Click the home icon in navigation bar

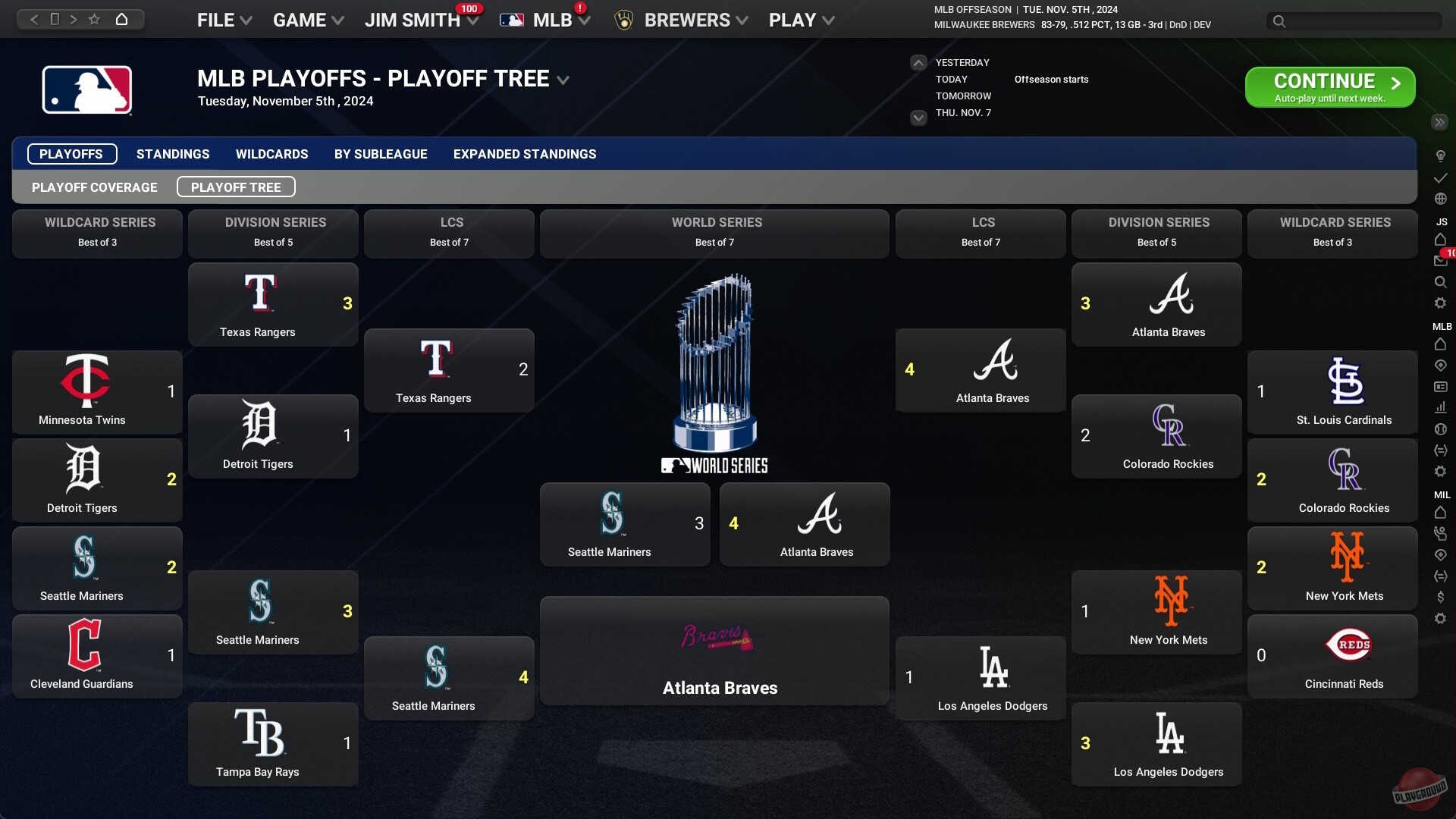coord(121,19)
